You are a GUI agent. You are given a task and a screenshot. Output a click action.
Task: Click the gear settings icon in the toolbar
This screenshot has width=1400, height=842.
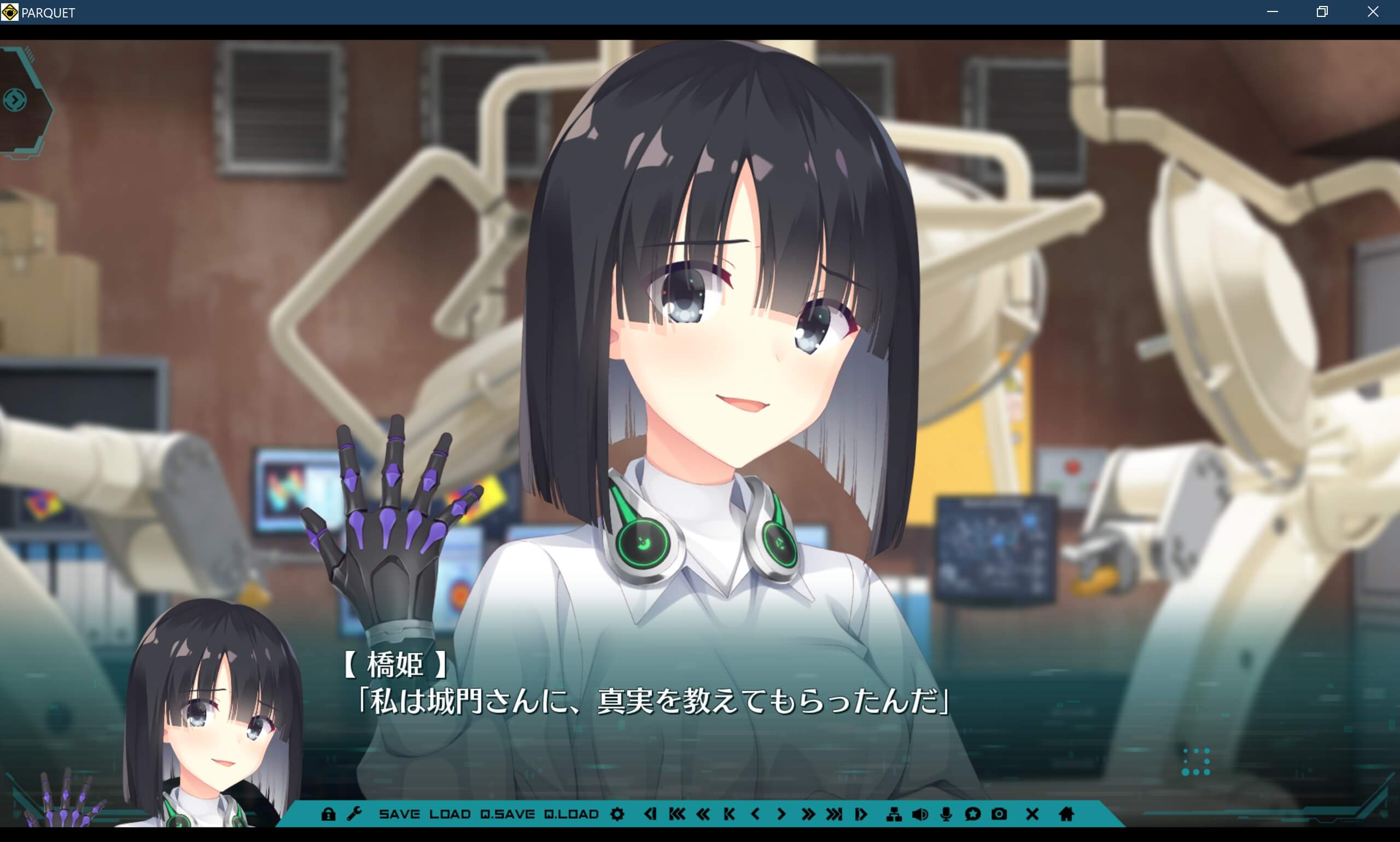pyautogui.click(x=617, y=815)
